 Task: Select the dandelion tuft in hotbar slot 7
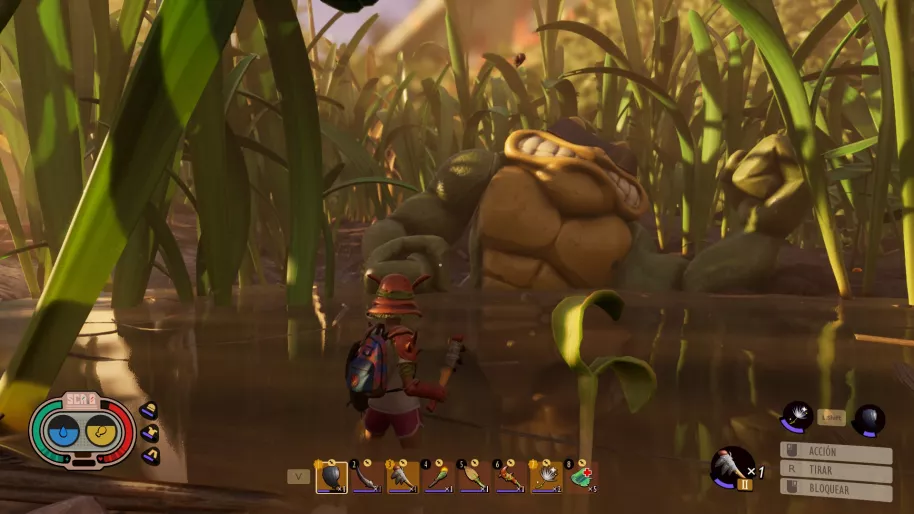pyautogui.click(x=546, y=477)
